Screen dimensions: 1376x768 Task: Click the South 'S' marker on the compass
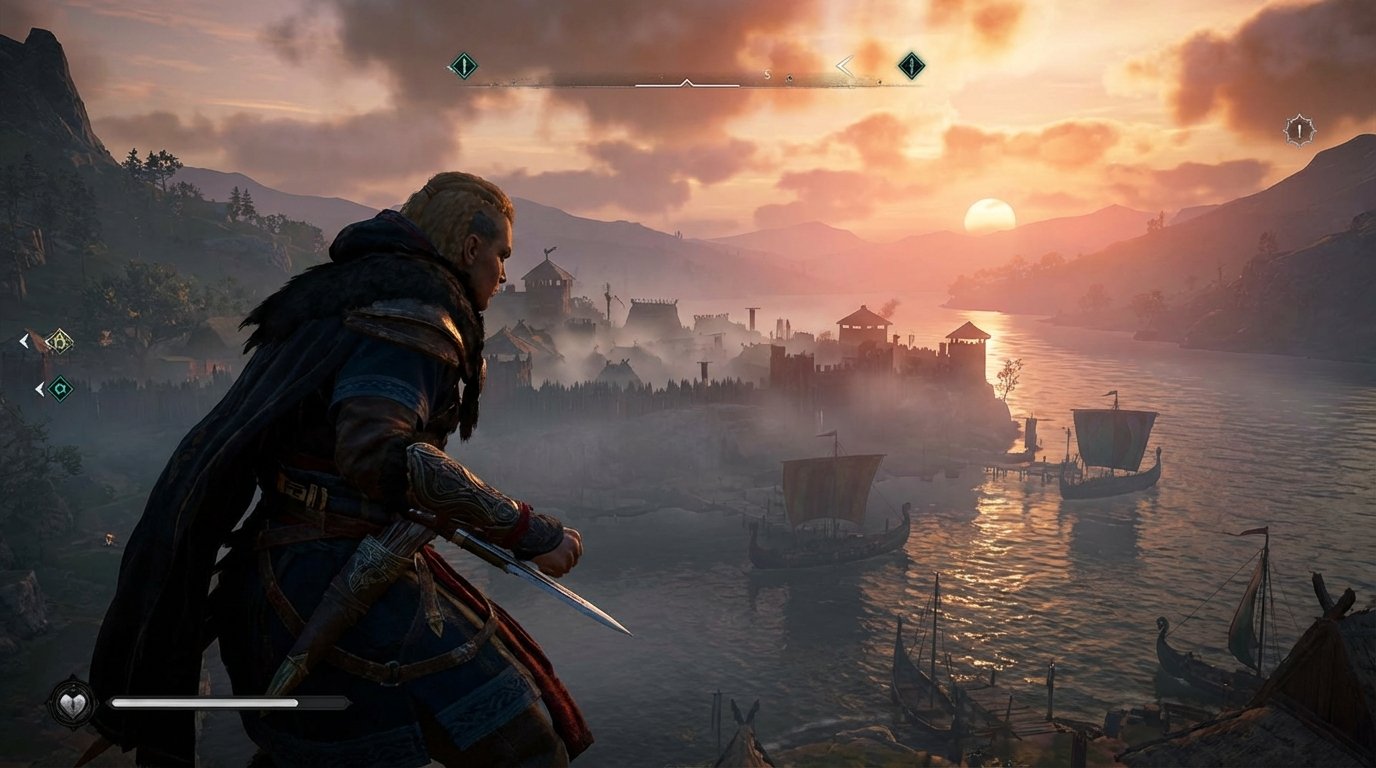click(x=768, y=75)
